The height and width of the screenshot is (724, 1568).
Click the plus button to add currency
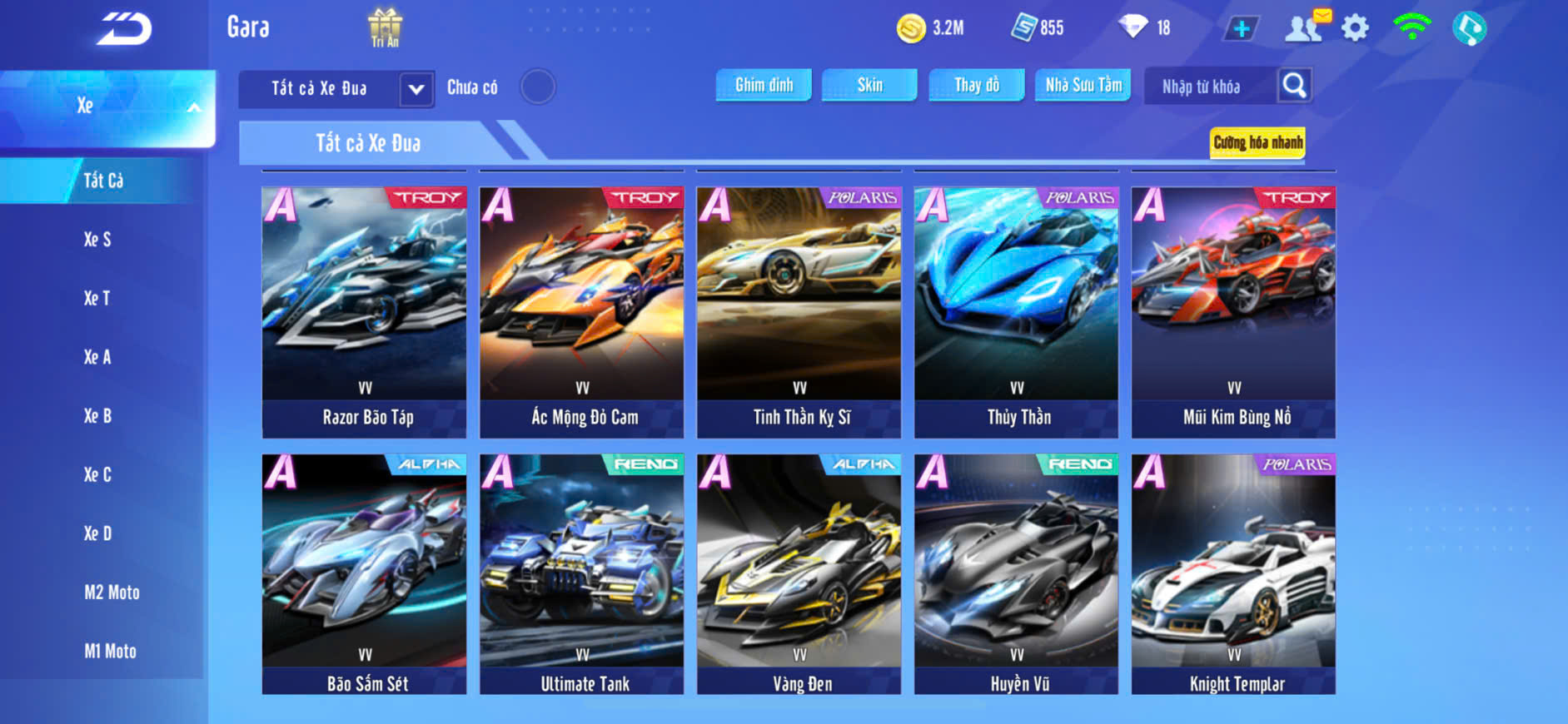pos(1241,29)
